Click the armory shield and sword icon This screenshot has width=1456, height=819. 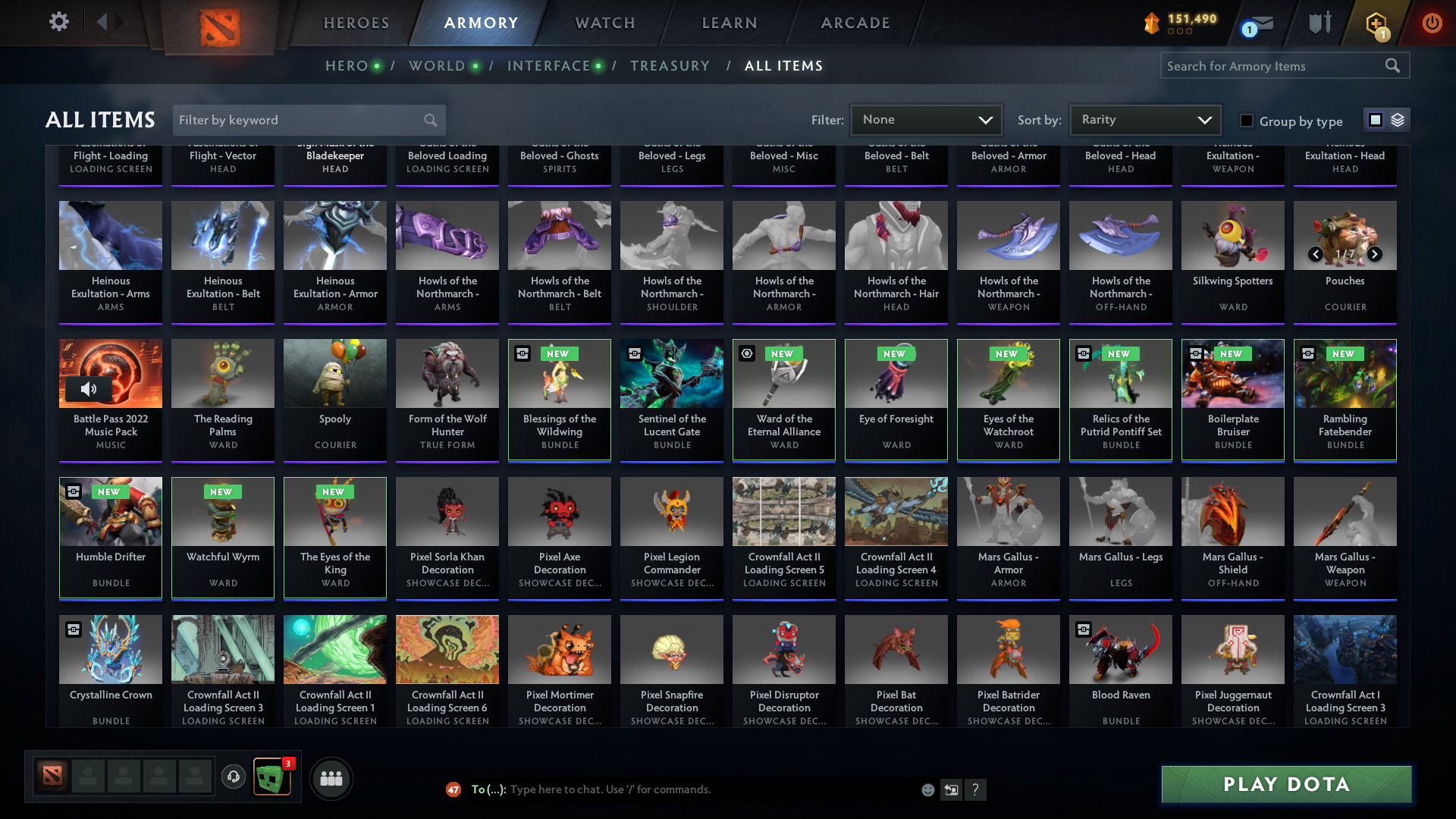click(1319, 23)
